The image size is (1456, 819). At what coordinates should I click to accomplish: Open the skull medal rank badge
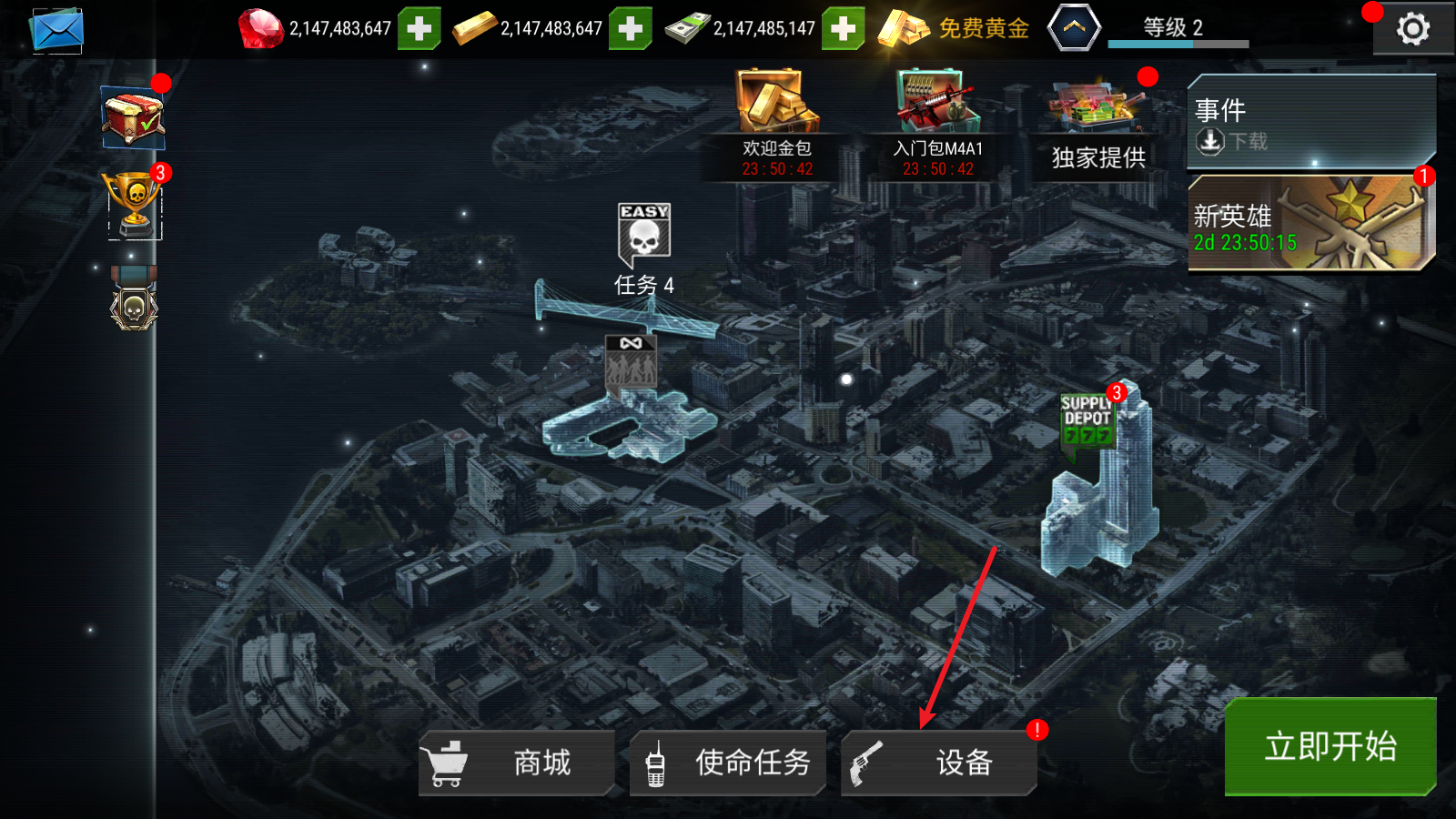pyautogui.click(x=134, y=300)
